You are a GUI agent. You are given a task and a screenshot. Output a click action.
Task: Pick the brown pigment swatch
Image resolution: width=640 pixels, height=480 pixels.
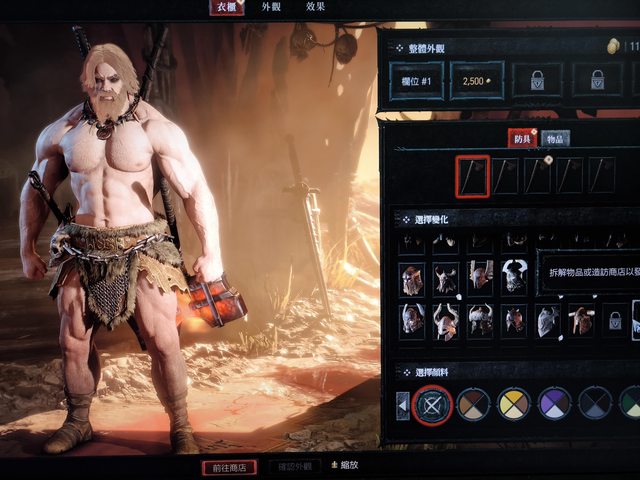[x=473, y=404]
